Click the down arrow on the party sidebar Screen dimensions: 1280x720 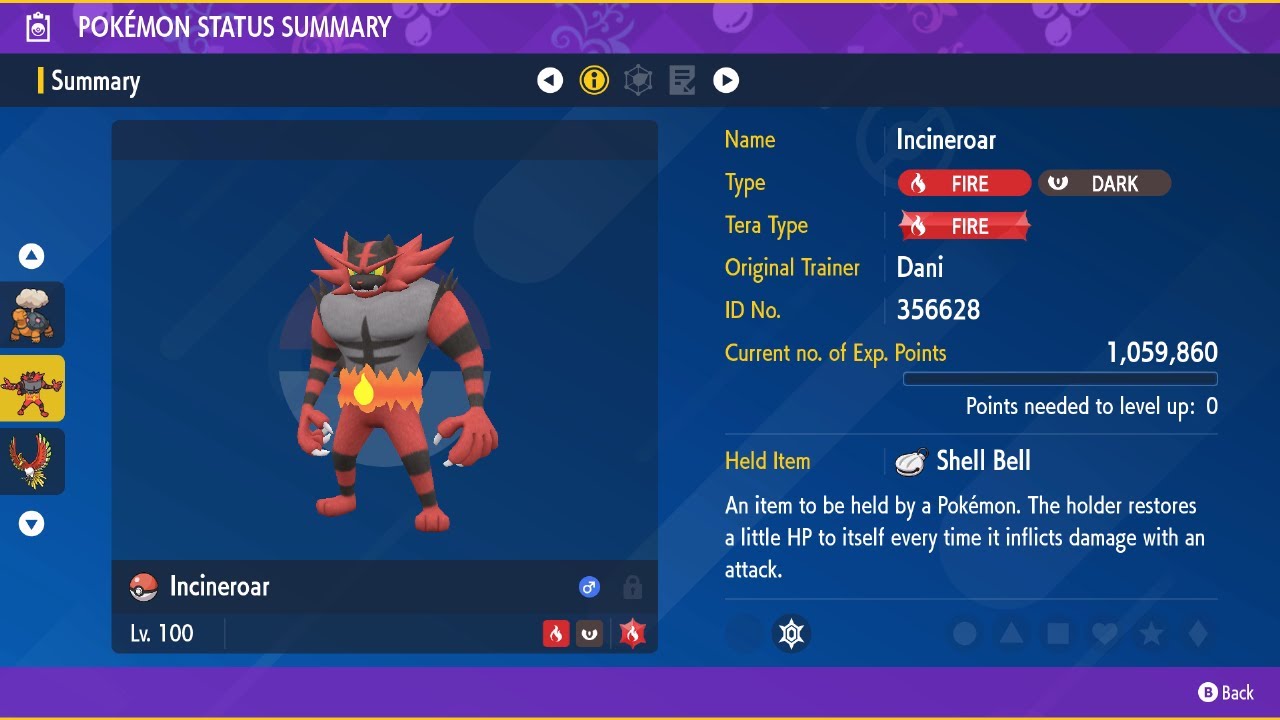point(31,523)
